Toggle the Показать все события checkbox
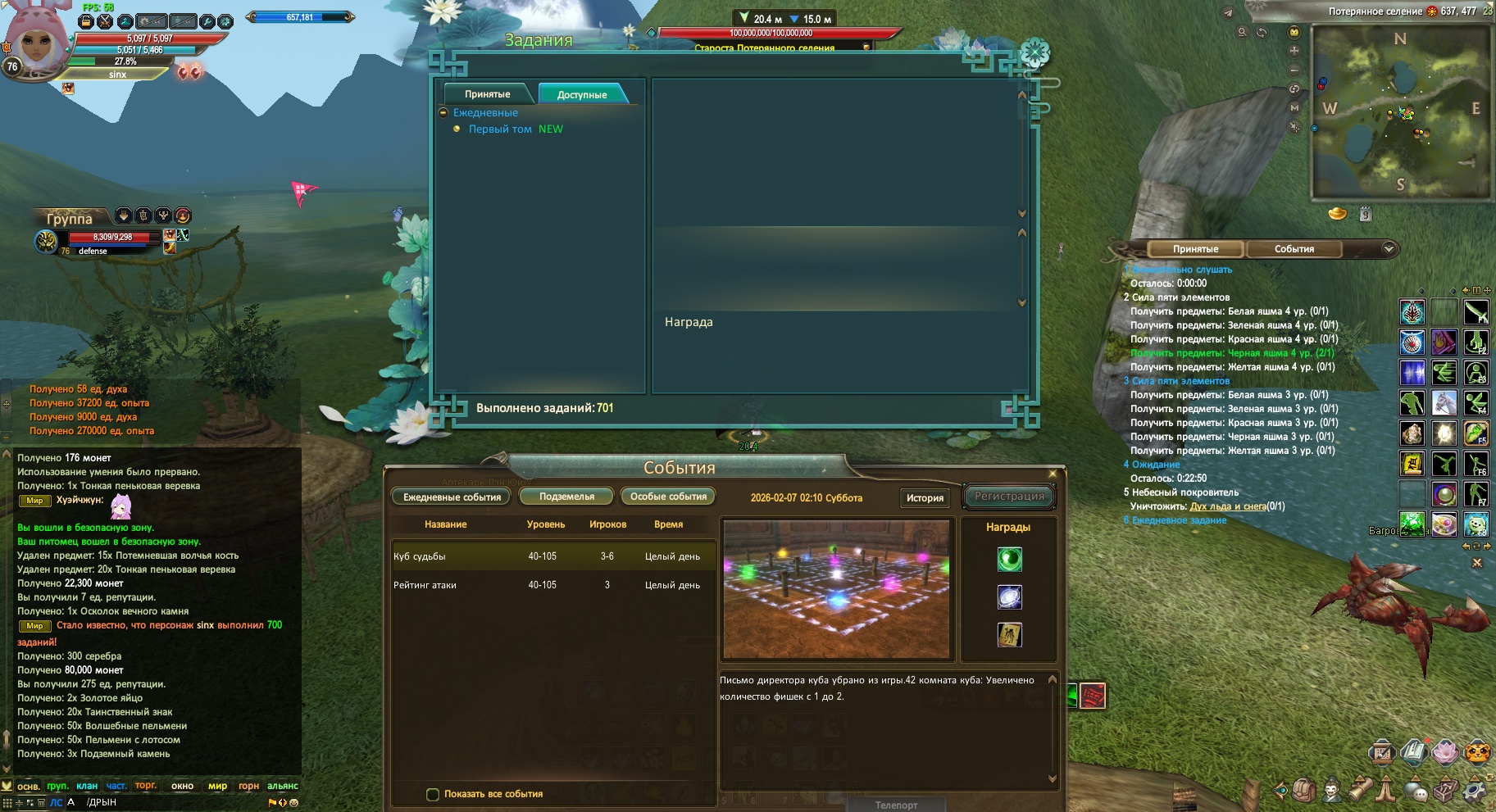This screenshot has height=812, width=1496. 433,794
